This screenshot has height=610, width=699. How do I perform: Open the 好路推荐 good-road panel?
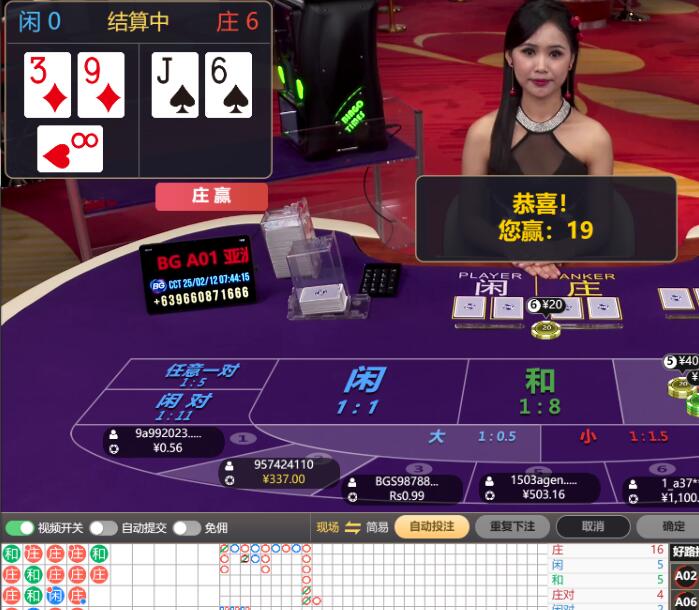[685, 551]
